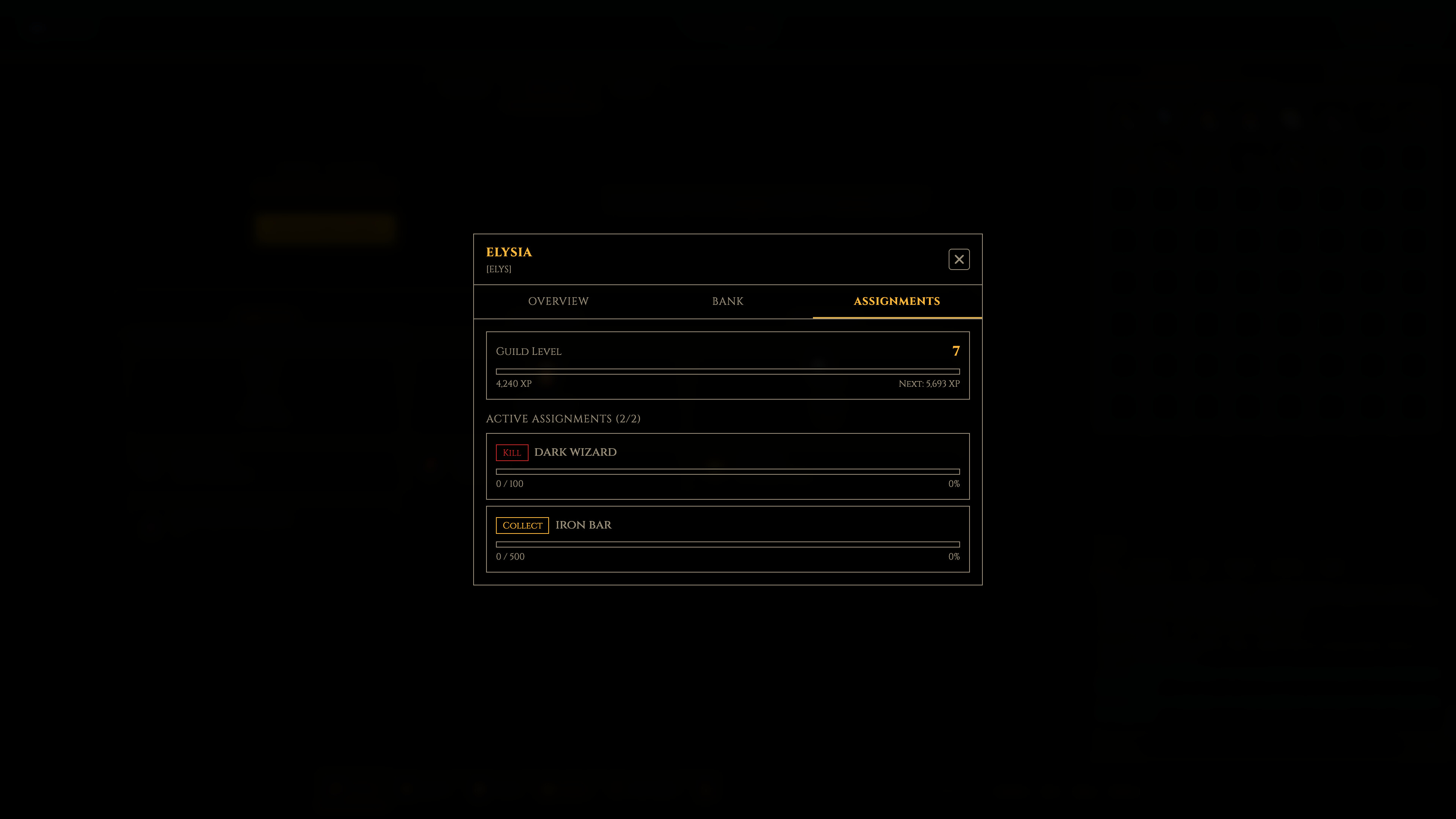Click the ACTIVE ASSIGNMENTS (2/2) header
The image size is (1456, 819).
coord(563,419)
